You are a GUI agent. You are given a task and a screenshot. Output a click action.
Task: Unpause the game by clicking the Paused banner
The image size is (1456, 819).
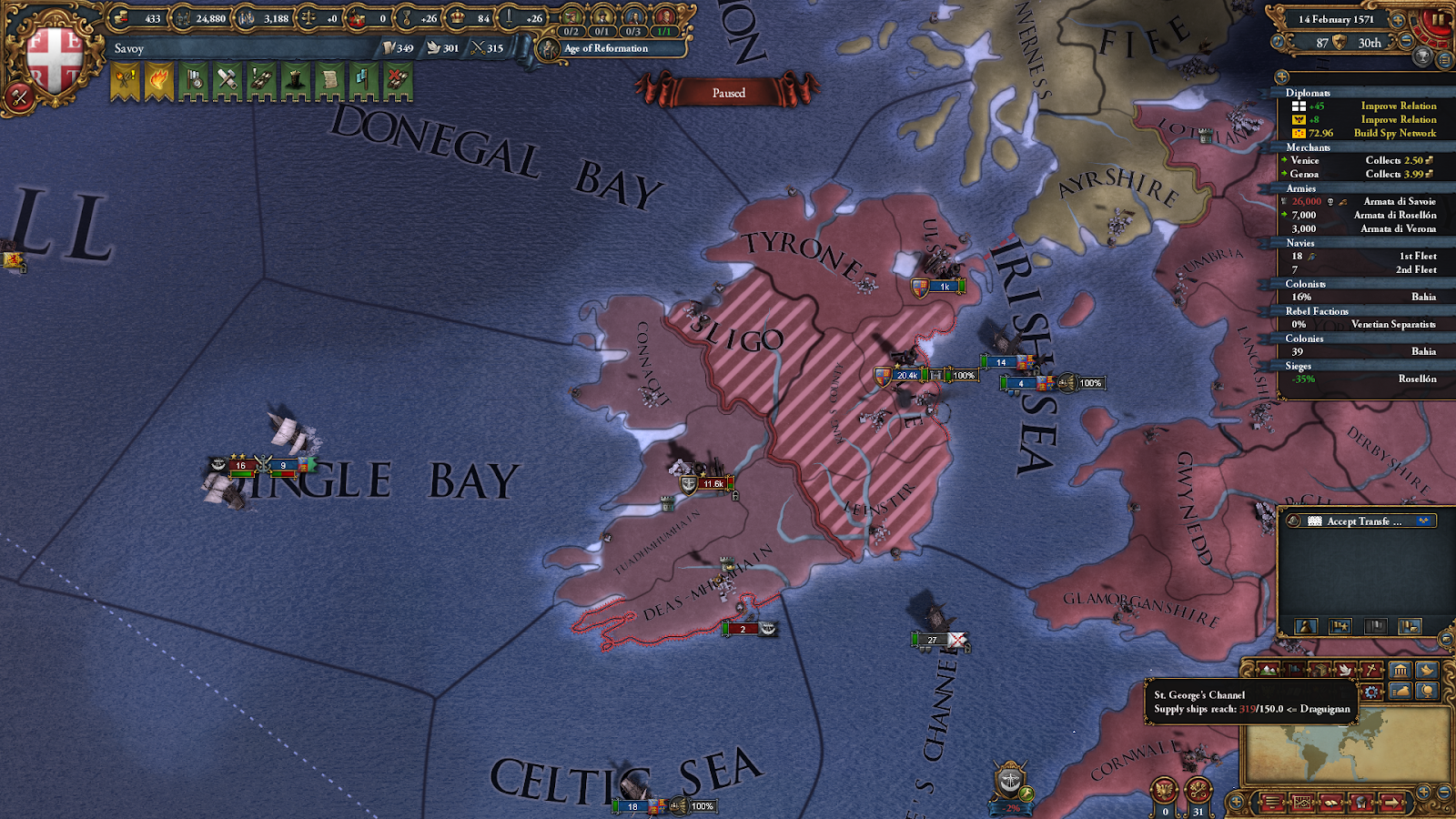tap(729, 93)
